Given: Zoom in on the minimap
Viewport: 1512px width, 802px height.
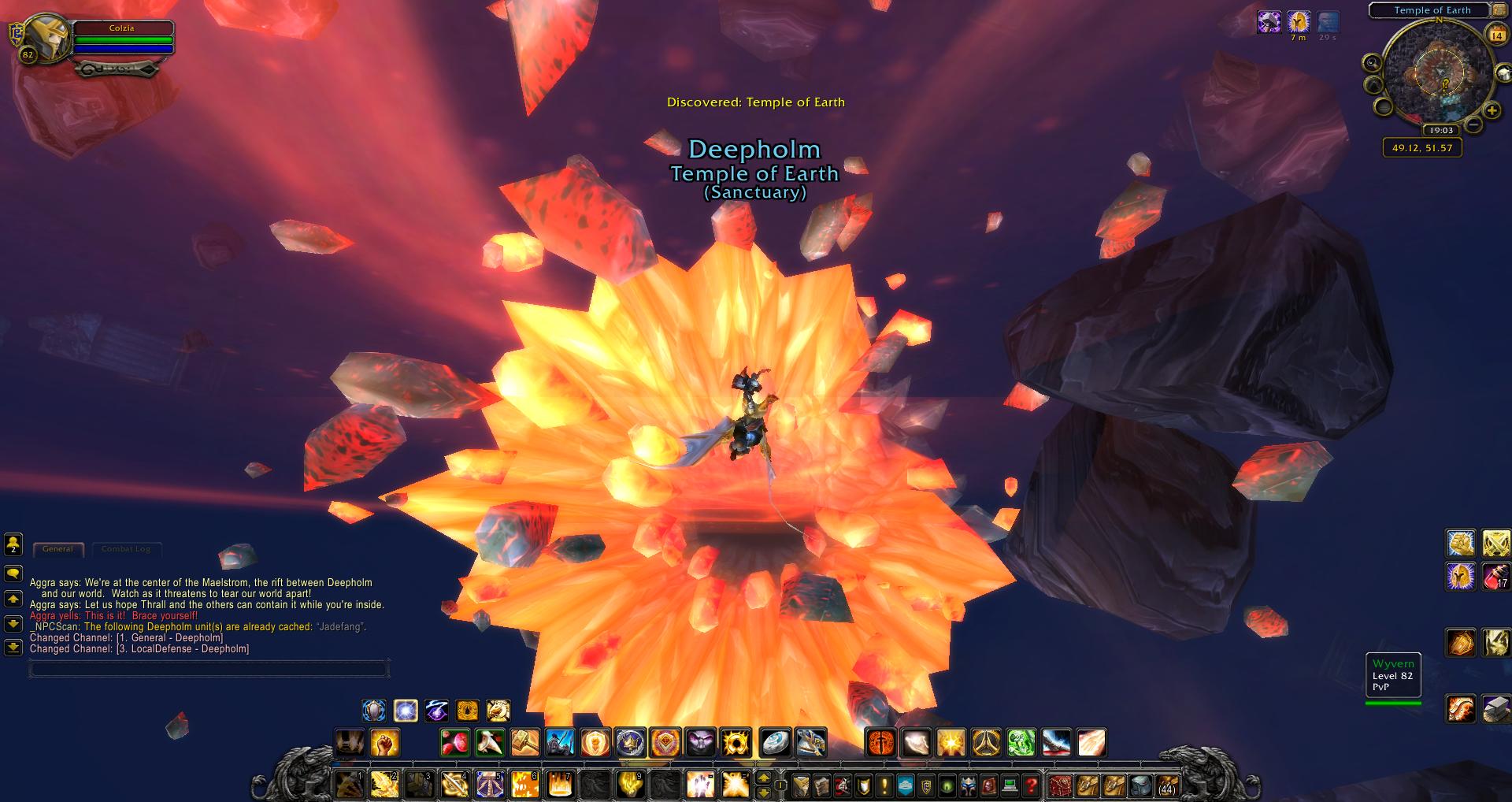Looking at the screenshot, I should tap(1492, 111).
